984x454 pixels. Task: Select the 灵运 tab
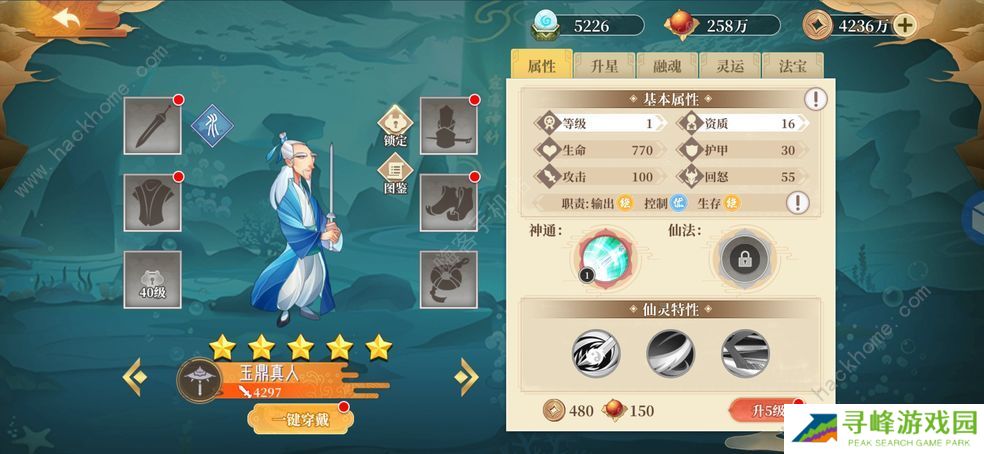[x=728, y=65]
